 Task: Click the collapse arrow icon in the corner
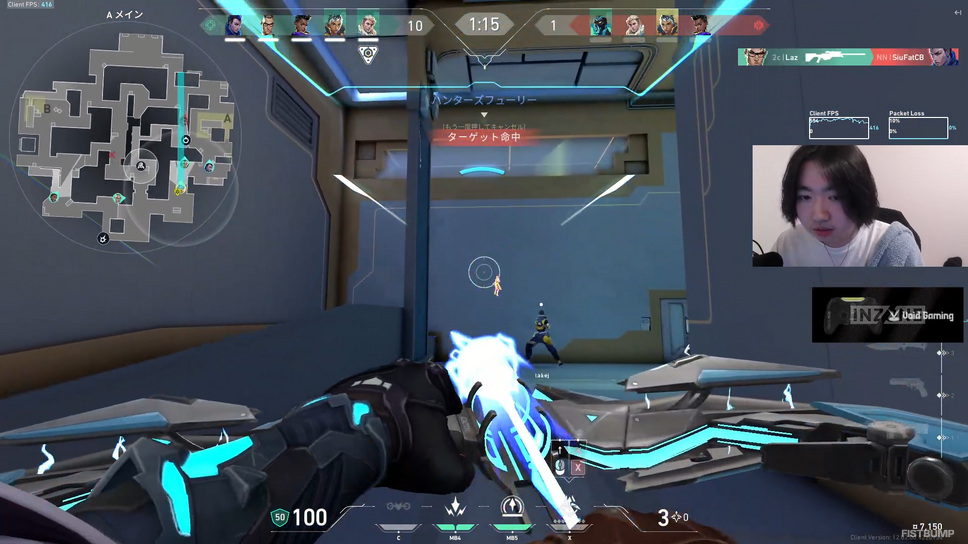[x=957, y=12]
